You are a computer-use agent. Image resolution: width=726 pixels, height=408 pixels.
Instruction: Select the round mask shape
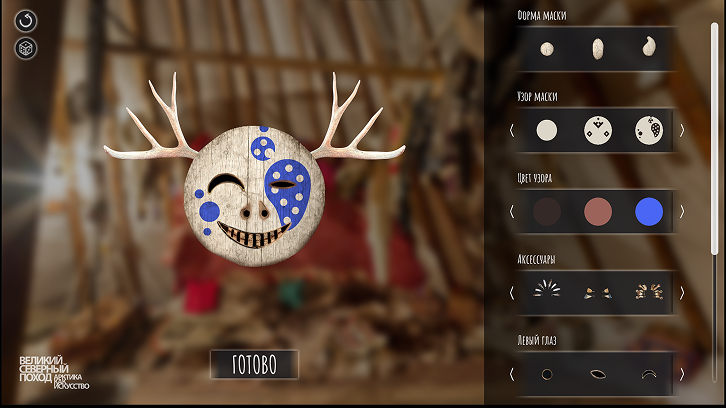click(546, 48)
